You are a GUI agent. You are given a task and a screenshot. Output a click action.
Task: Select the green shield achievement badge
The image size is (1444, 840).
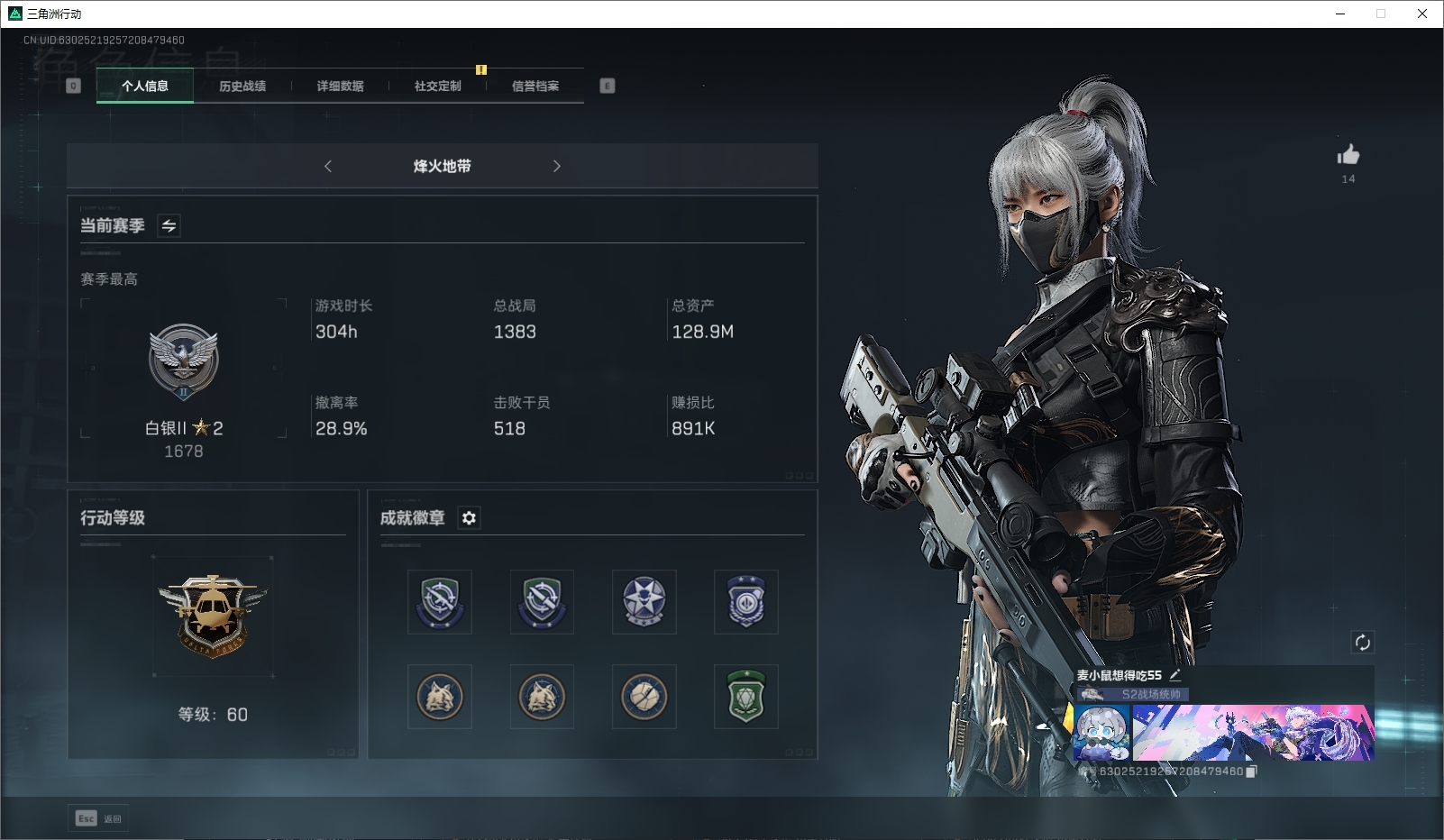(746, 697)
